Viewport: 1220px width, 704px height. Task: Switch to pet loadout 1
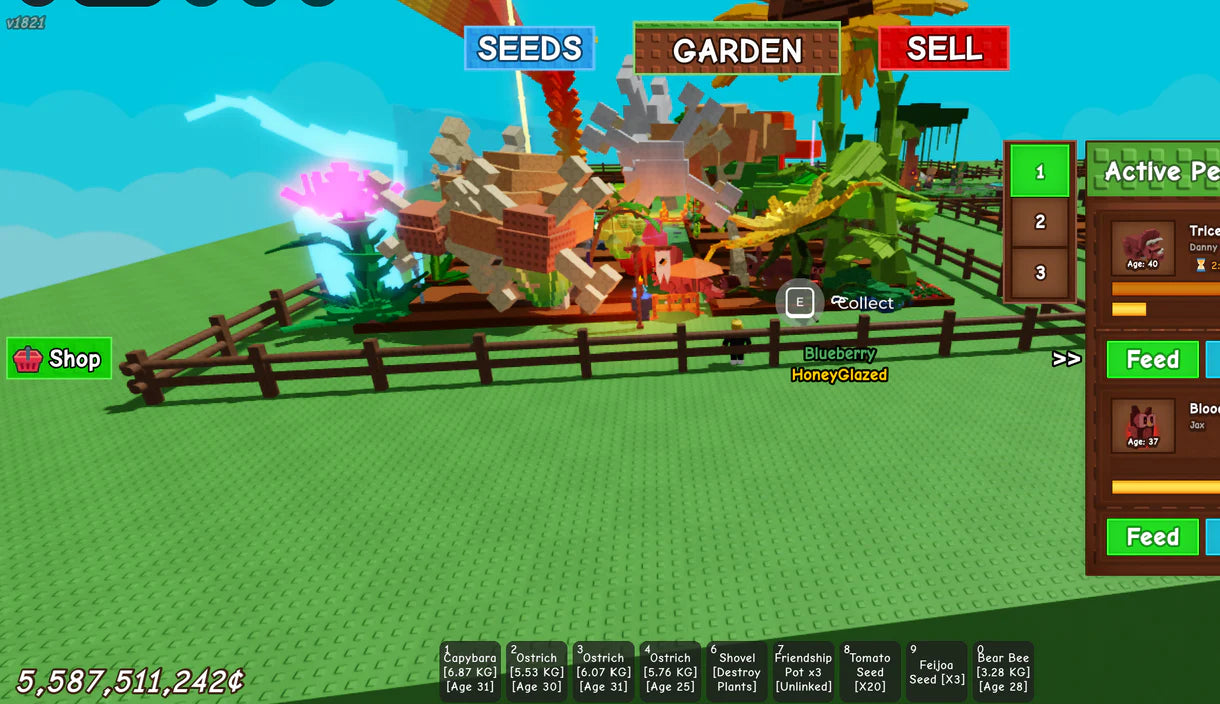(x=1039, y=172)
